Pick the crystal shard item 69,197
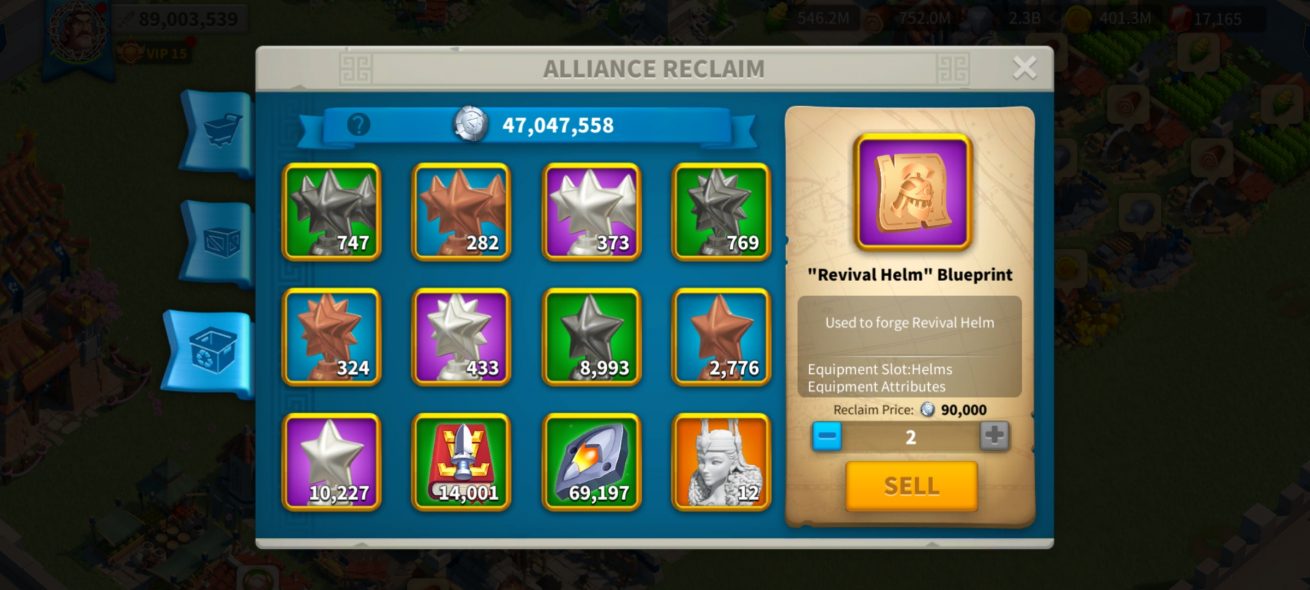The width and height of the screenshot is (1310, 590). (591, 462)
